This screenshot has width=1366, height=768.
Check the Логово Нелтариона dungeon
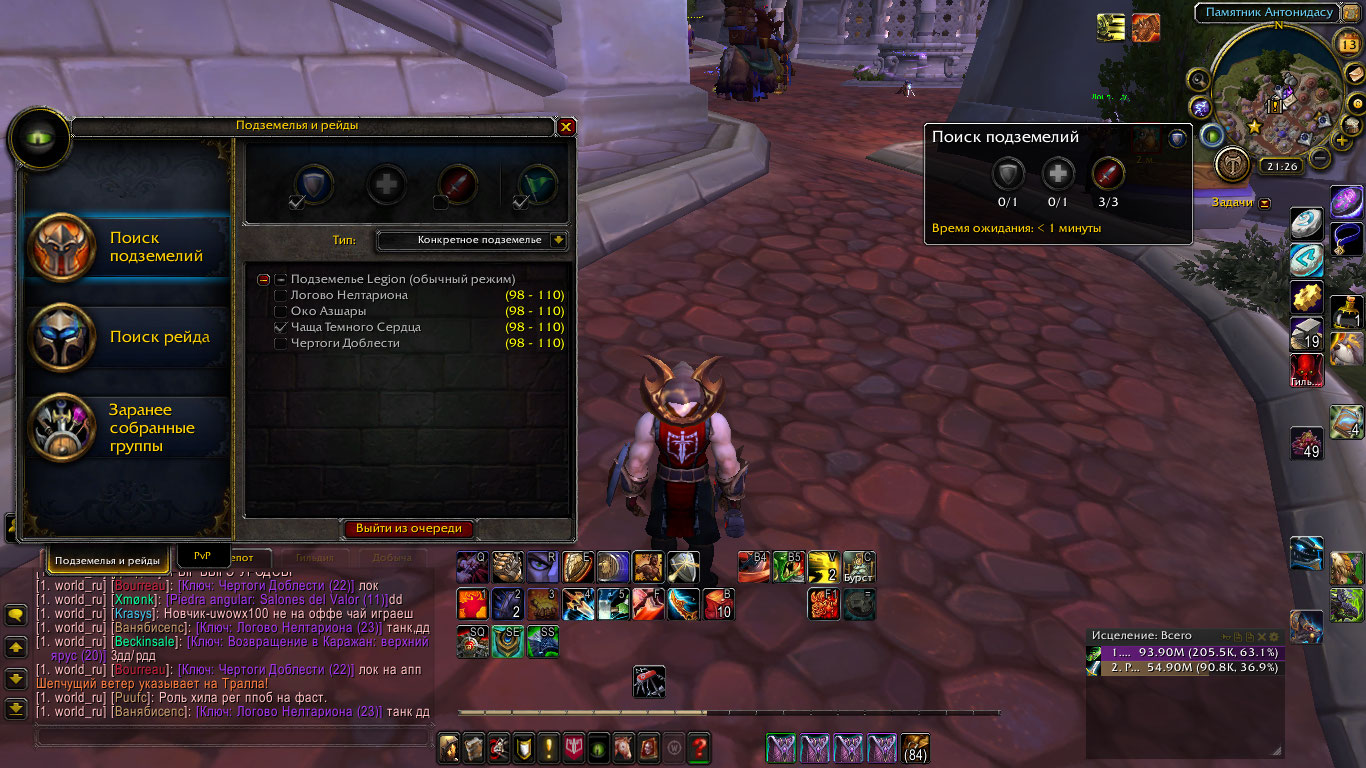[x=282, y=296]
